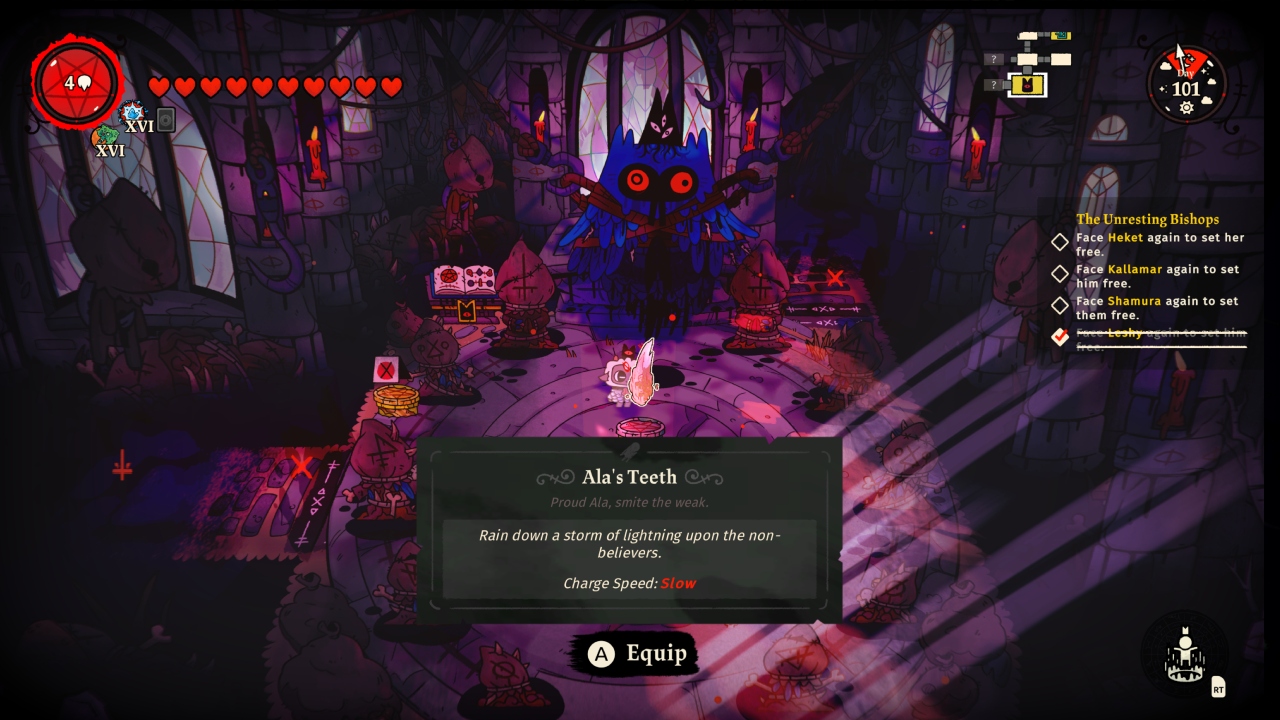Click the Day 101 clock dial
1280x720 pixels.
click(1186, 86)
